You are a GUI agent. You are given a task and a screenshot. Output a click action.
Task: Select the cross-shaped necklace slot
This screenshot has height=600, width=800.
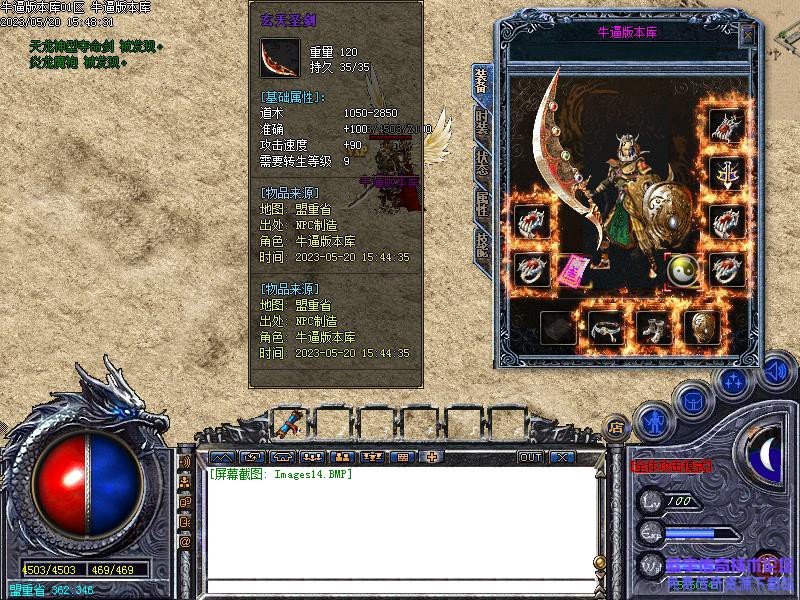pos(726,174)
